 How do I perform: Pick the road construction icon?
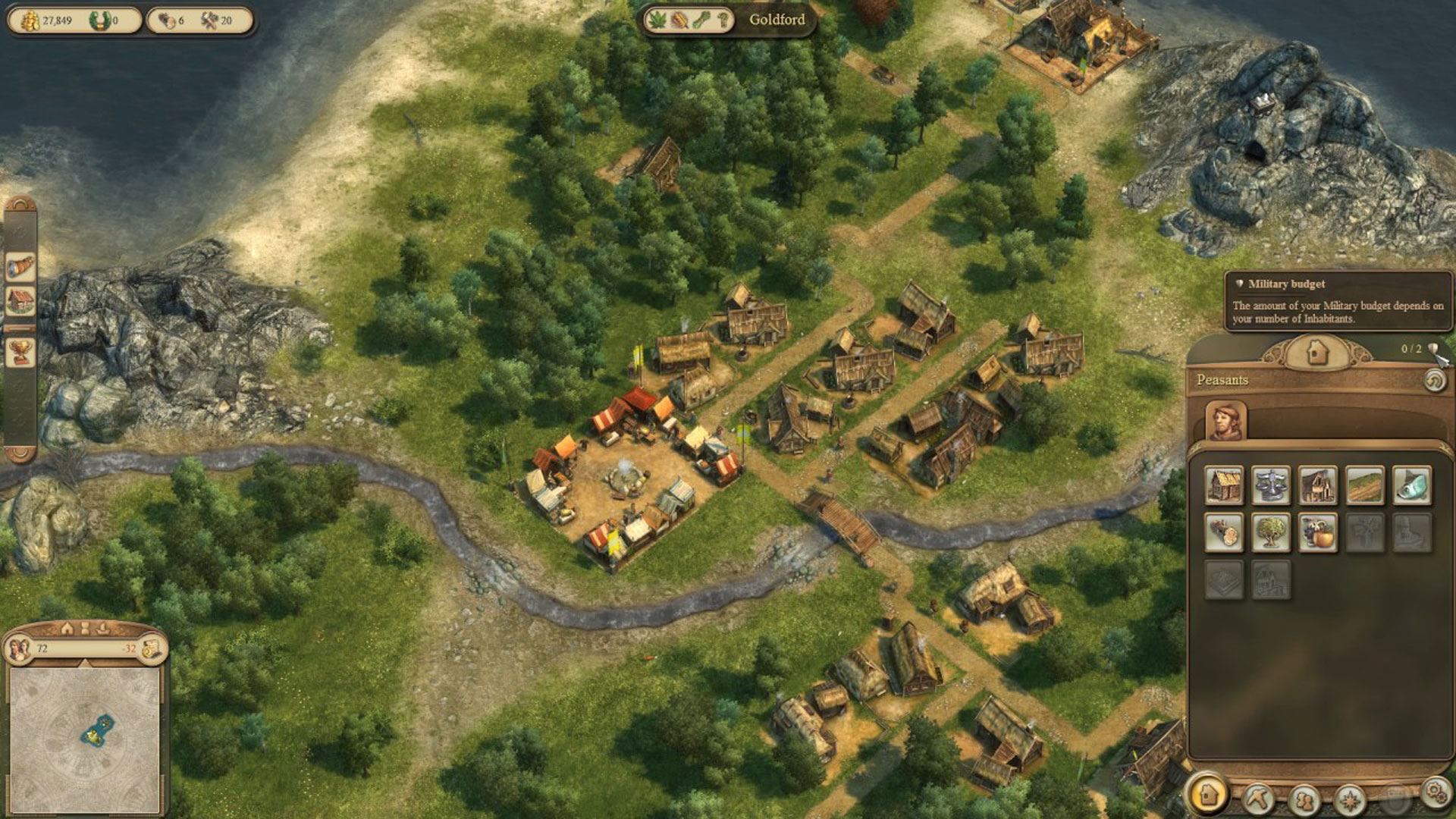coord(1364,485)
